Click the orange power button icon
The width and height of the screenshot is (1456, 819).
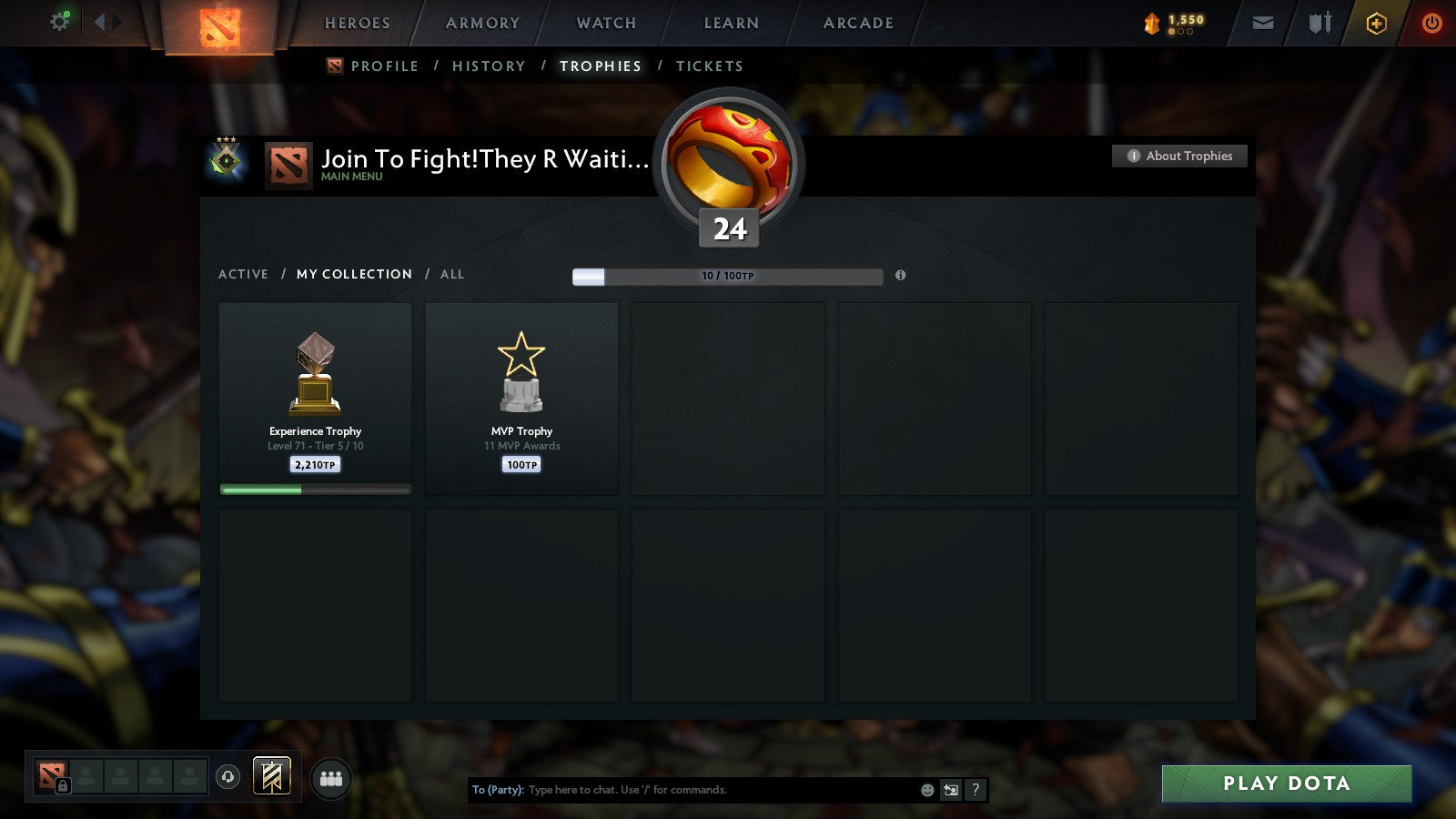(x=1431, y=23)
